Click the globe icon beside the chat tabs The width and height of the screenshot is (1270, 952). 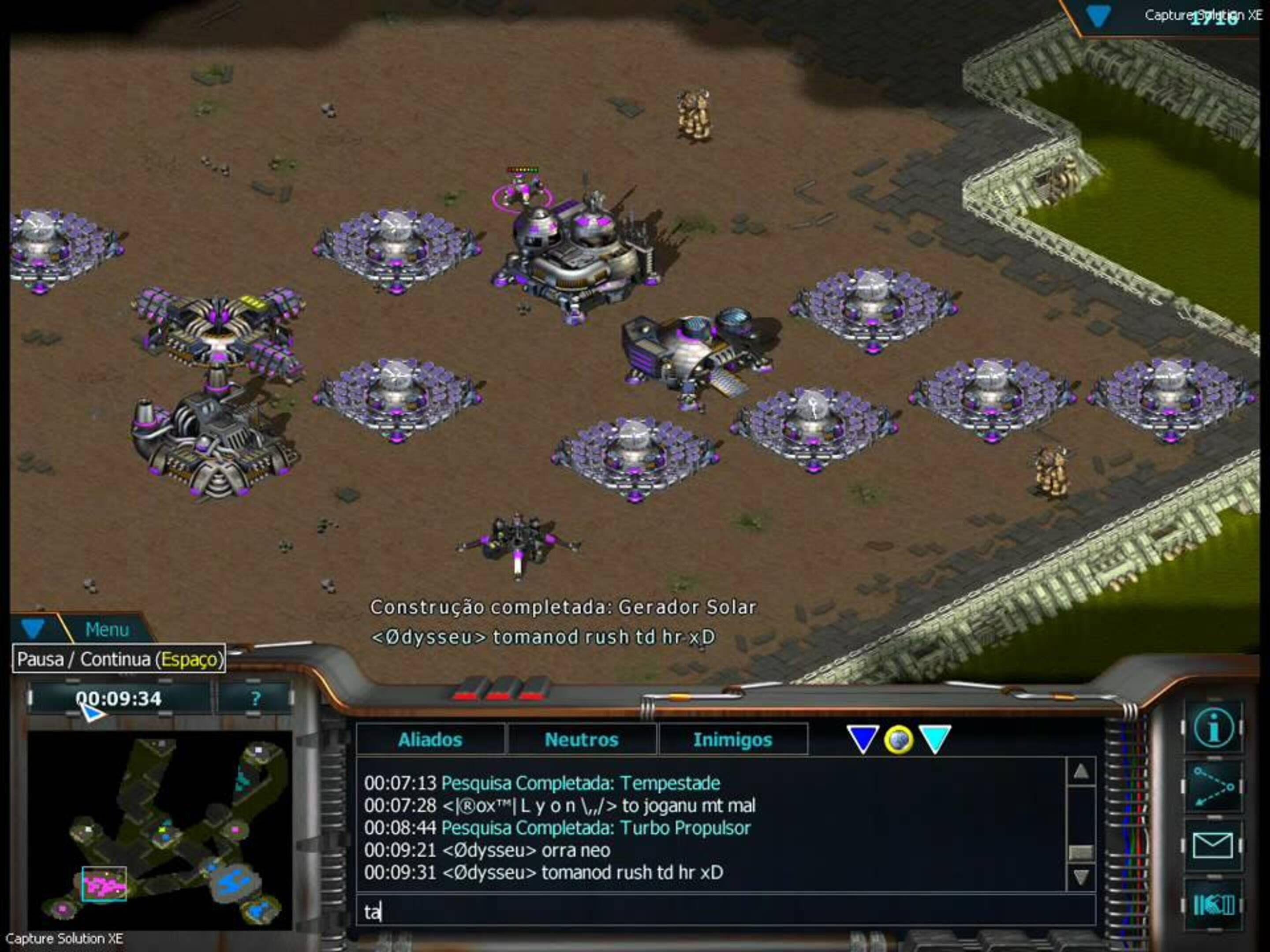click(x=900, y=740)
